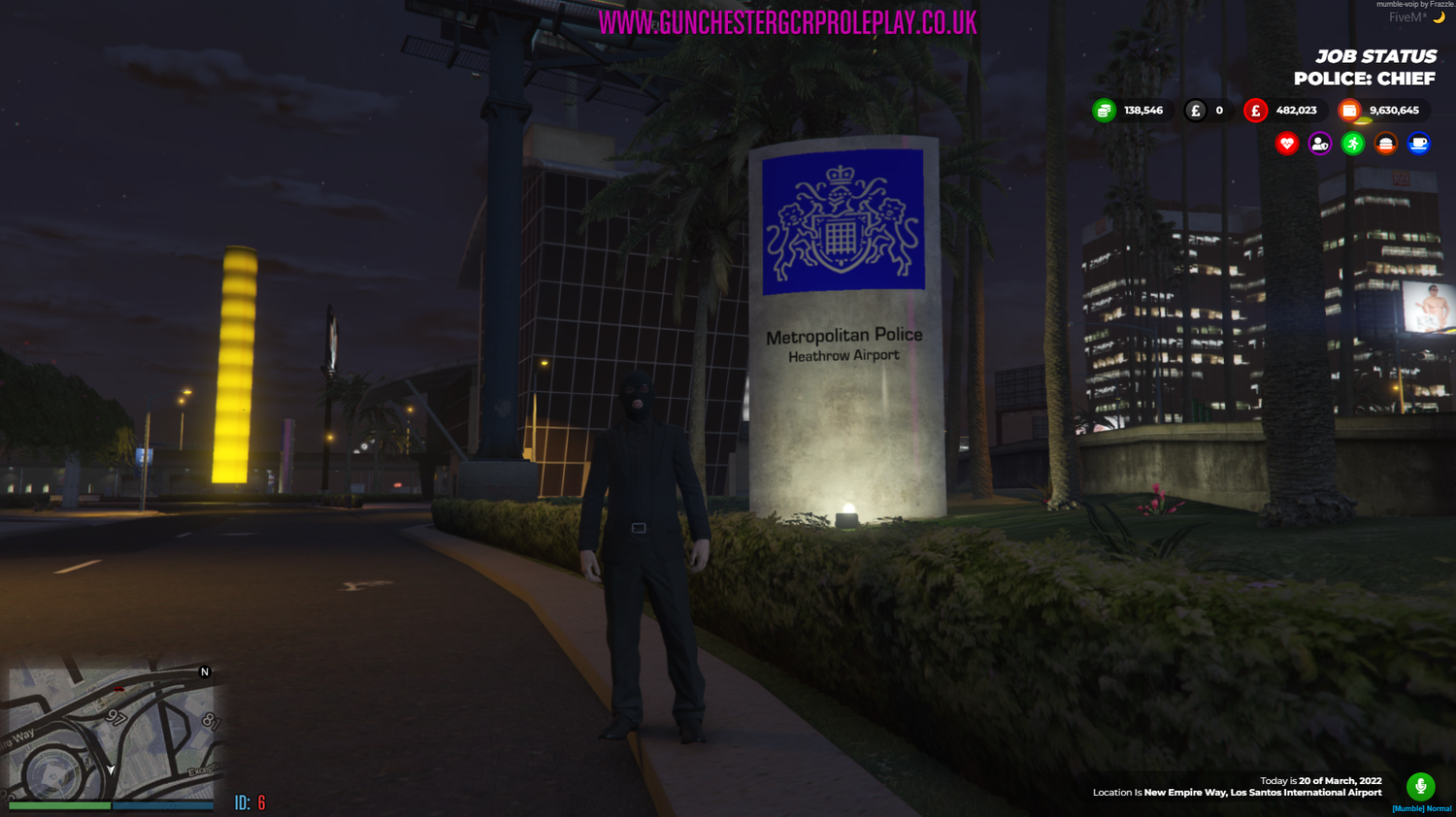
Task: Toggle the FiveM moon indicator
Action: [x=1438, y=17]
